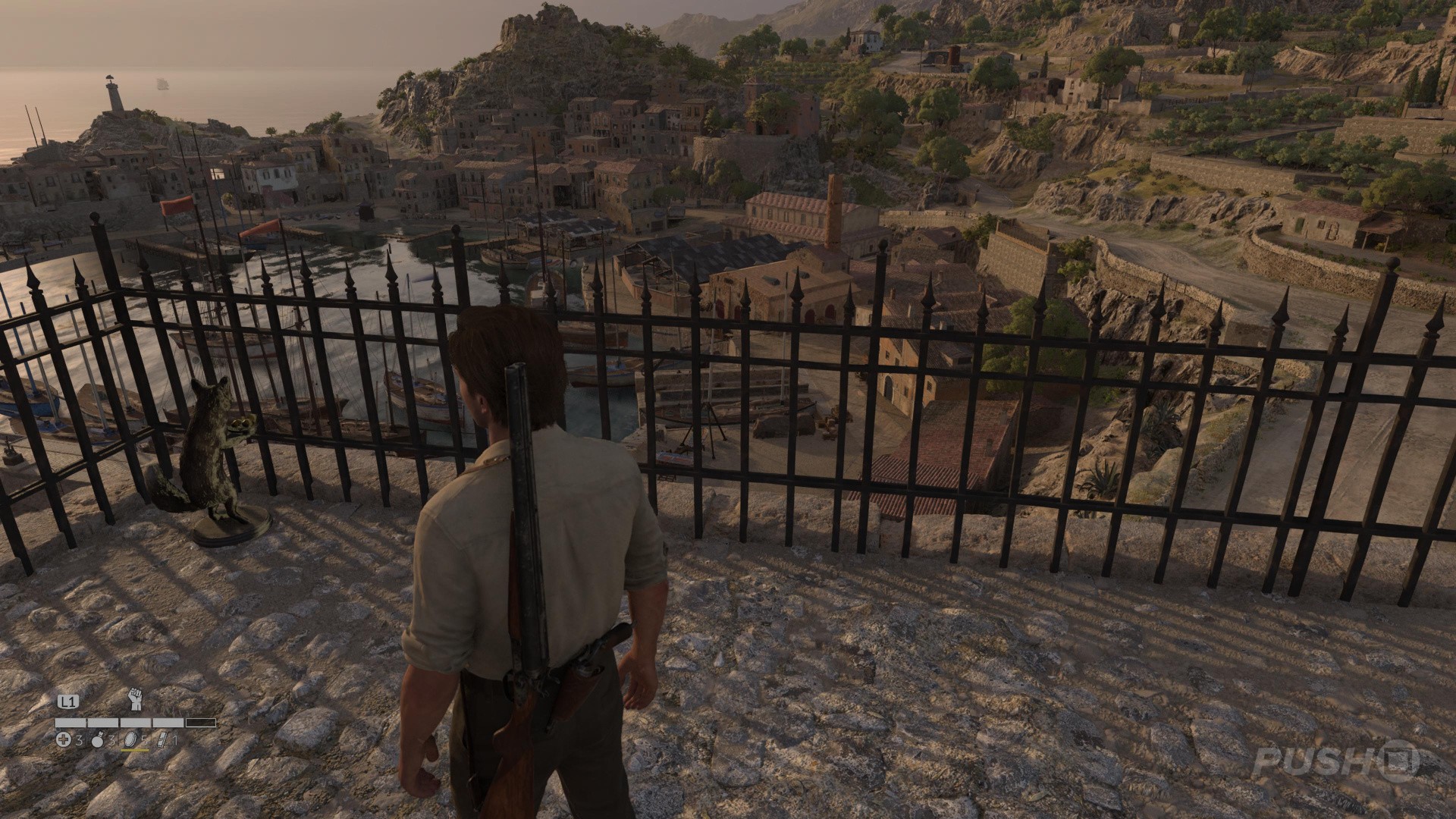Choose the medical cross bandage item
The image size is (1456, 819).
pyautogui.click(x=63, y=739)
